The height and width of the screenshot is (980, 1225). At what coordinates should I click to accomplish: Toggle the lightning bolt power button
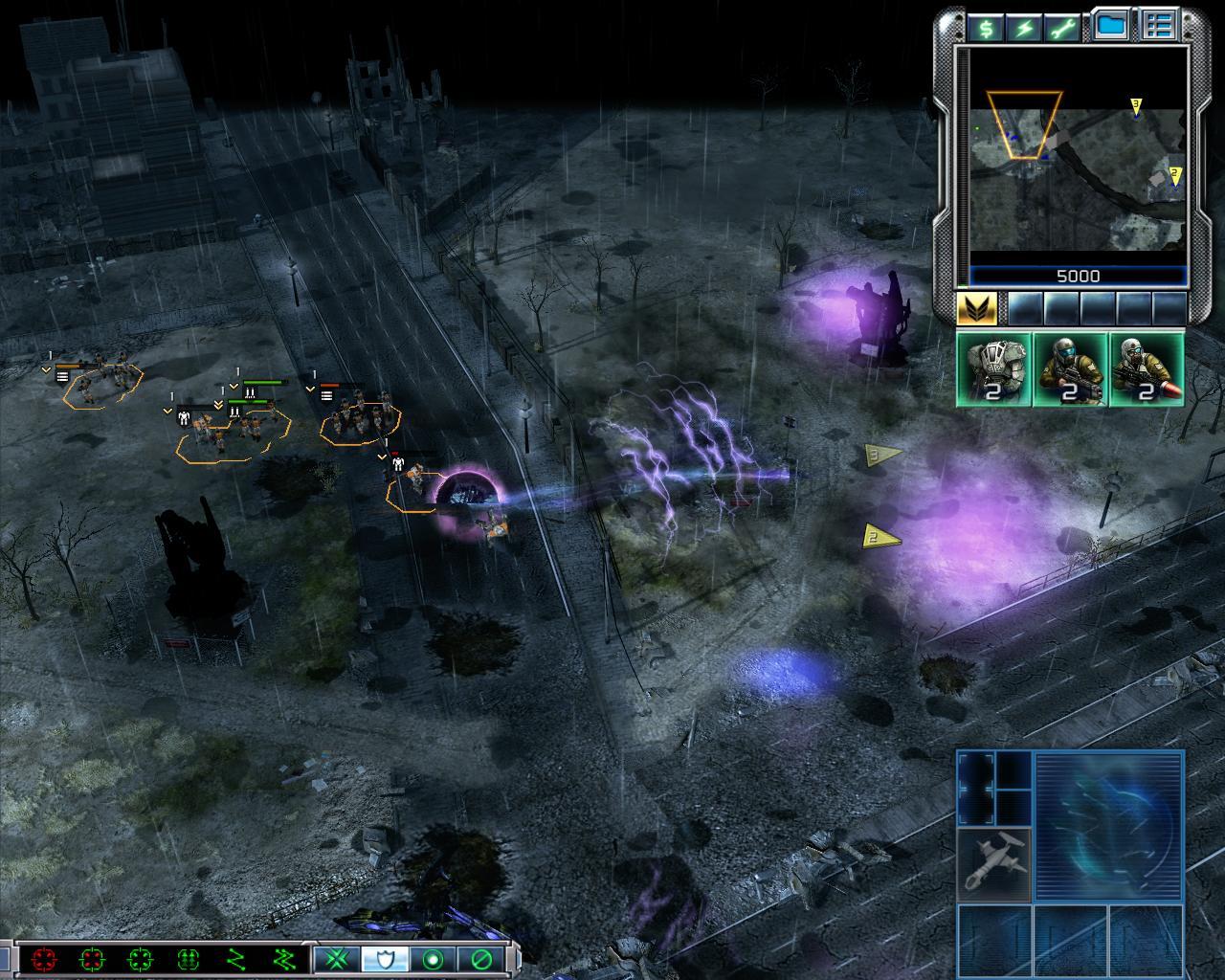coord(1024,28)
